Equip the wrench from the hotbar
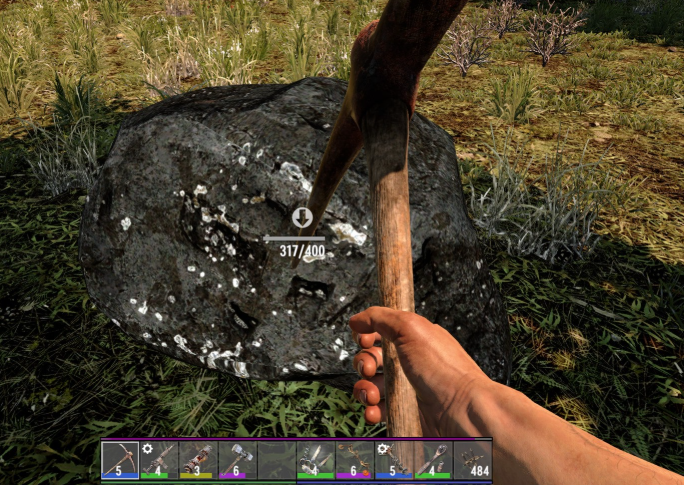Image resolution: width=684 pixels, height=485 pixels. [433, 459]
